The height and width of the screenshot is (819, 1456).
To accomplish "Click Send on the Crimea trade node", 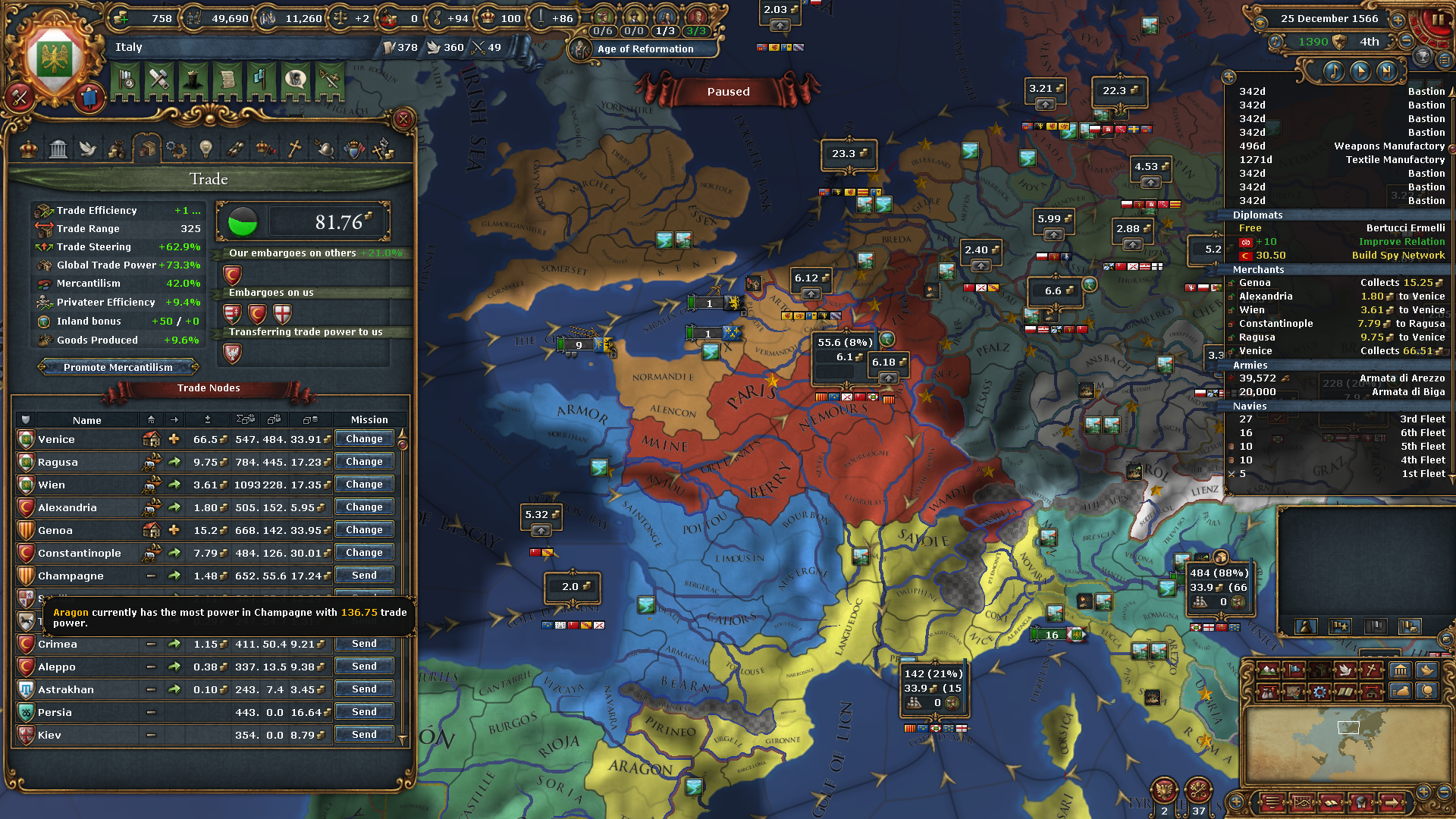I will 364,643.
